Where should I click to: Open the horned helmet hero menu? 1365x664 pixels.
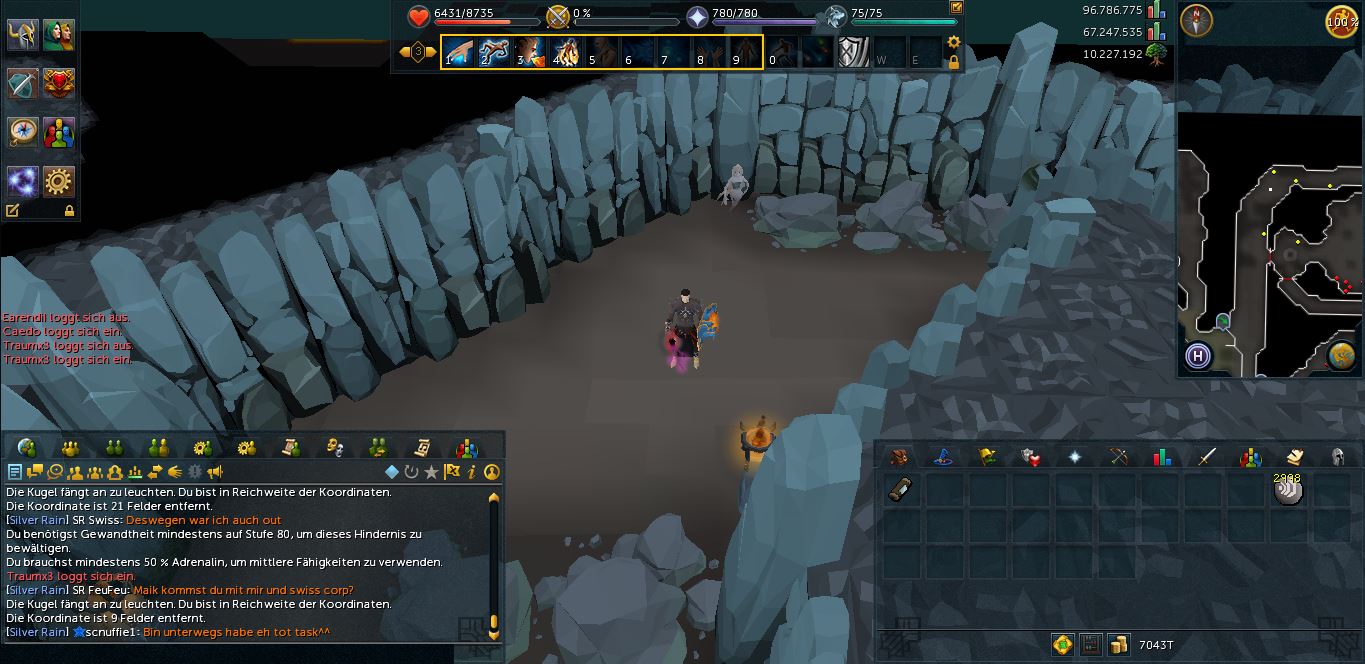23,35
